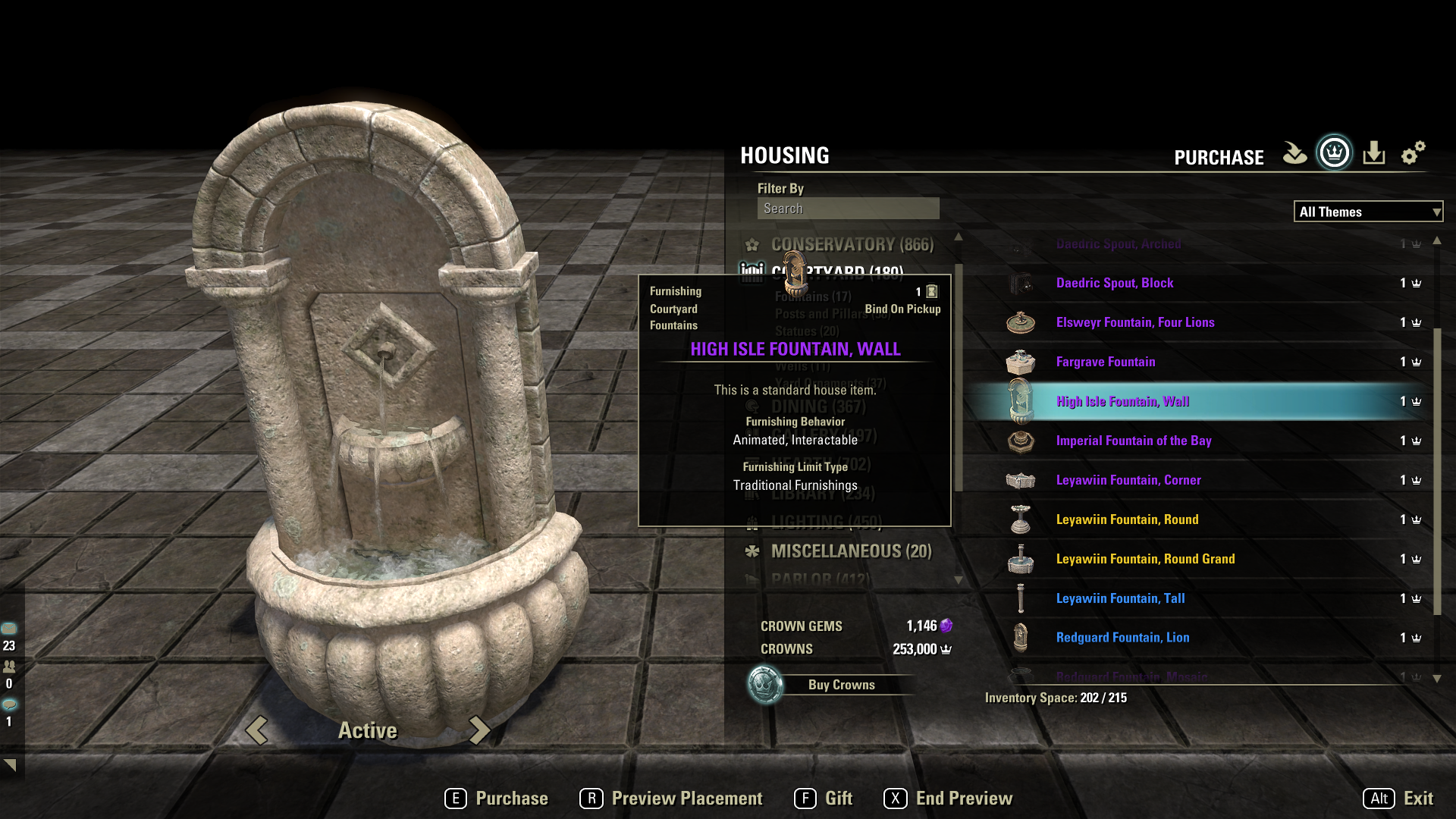Screen dimensions: 1456x819
Task: Select Daedric Spout, Block furnishing
Action: coord(1115,283)
